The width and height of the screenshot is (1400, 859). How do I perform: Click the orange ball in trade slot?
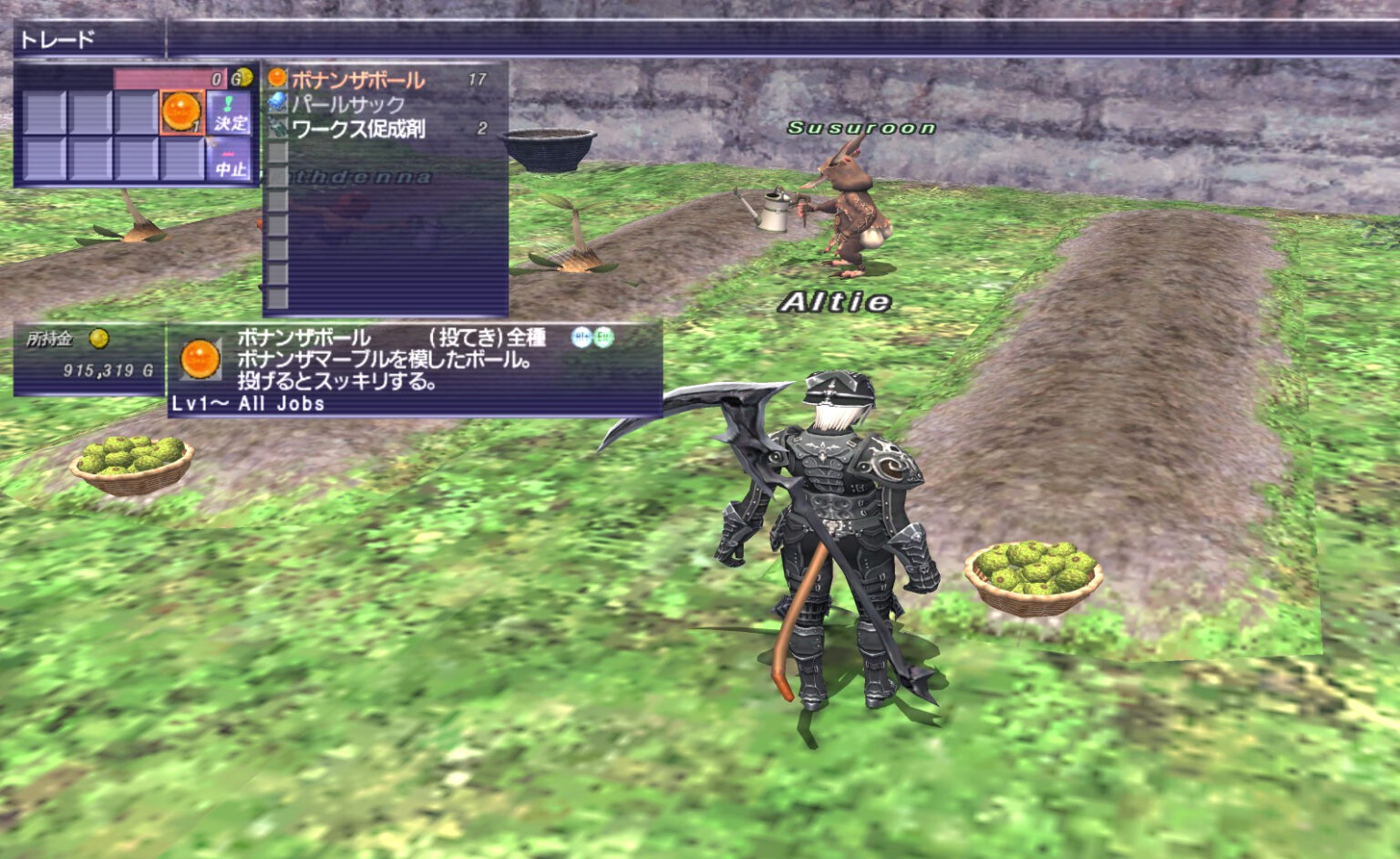click(181, 112)
